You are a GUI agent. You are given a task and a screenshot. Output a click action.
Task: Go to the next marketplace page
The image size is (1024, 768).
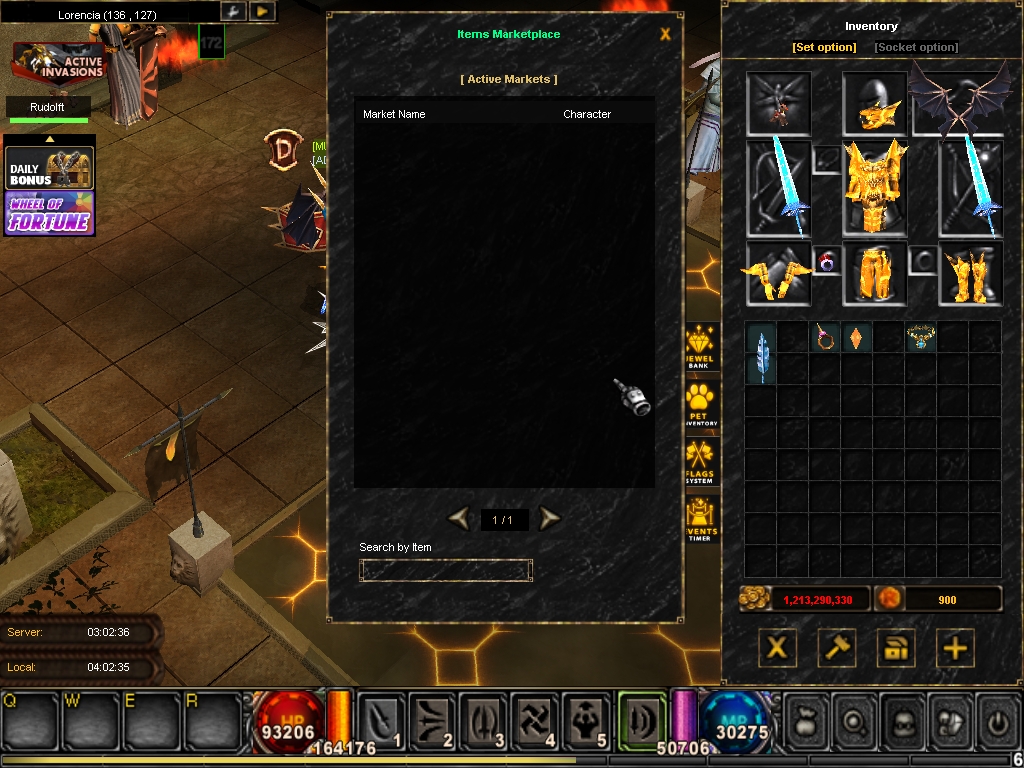pos(549,518)
